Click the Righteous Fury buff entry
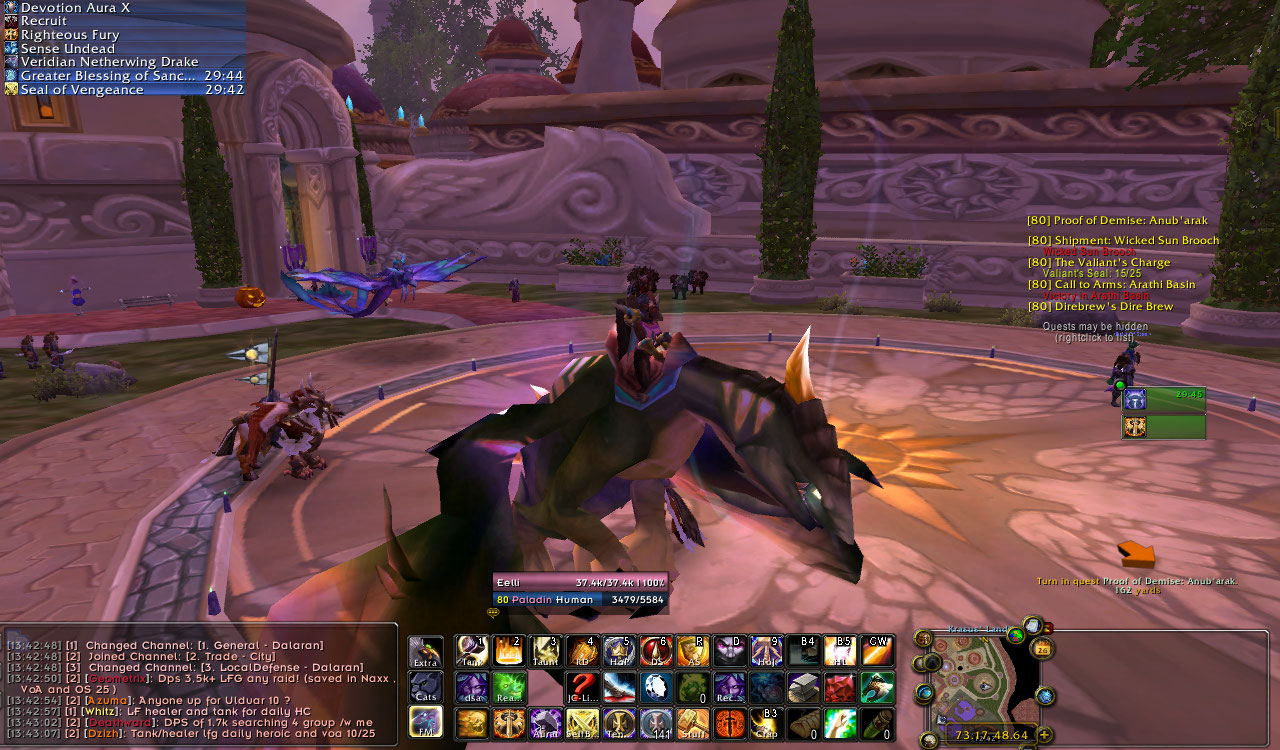This screenshot has height=750, width=1280. click(x=68, y=35)
